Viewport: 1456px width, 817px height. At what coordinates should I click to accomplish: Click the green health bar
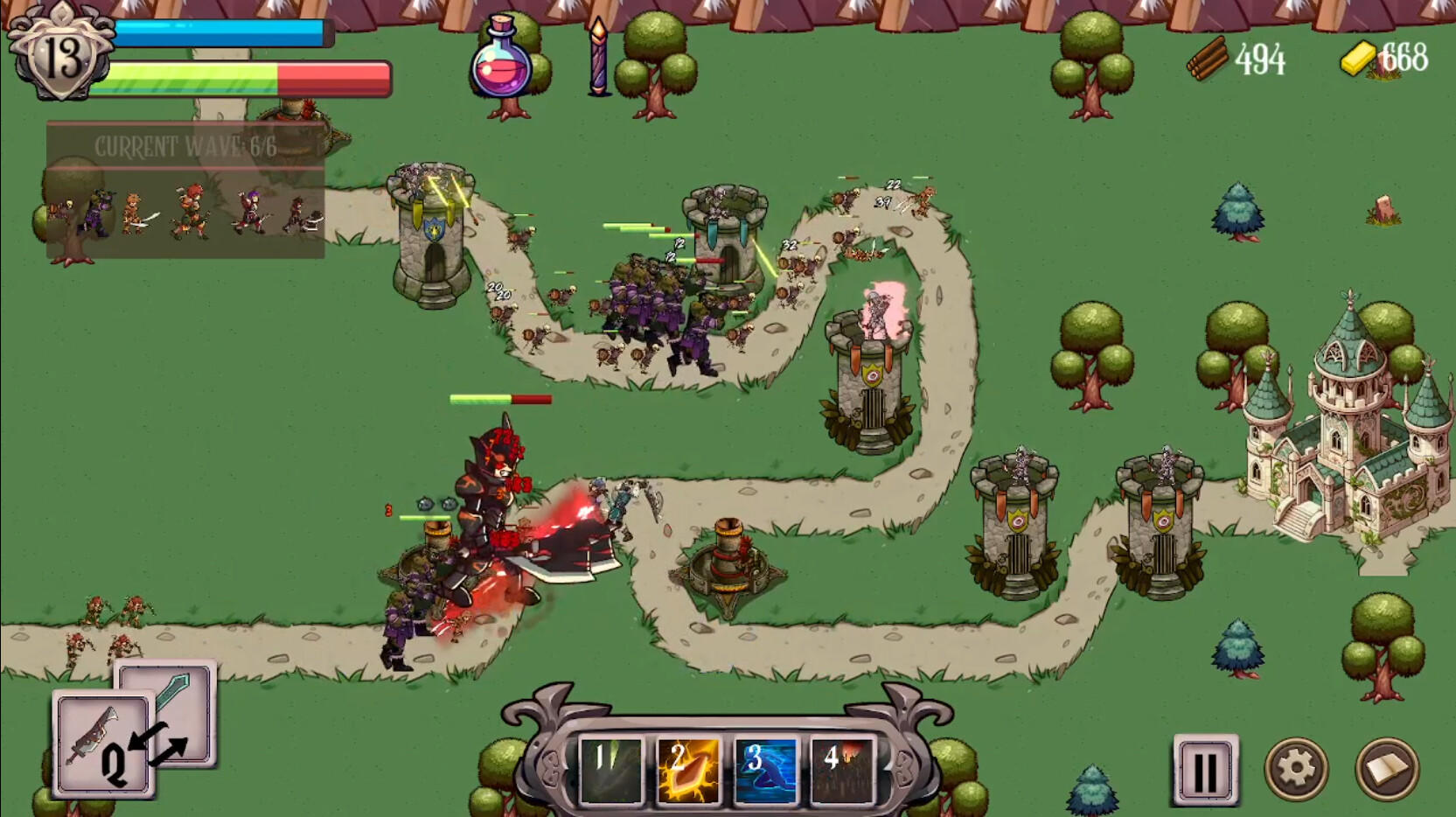192,77
